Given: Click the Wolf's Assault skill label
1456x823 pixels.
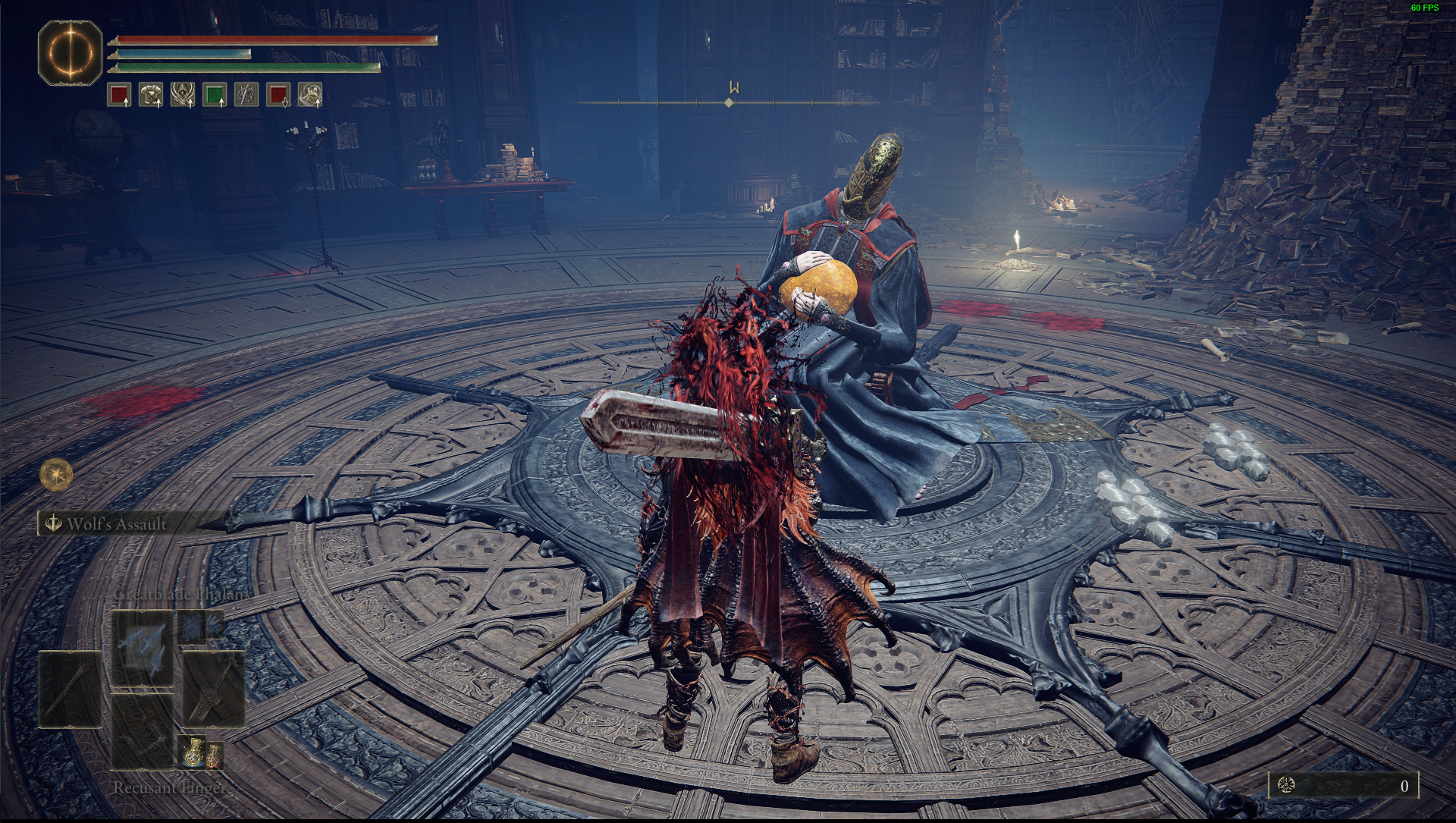Looking at the screenshot, I should [118, 523].
